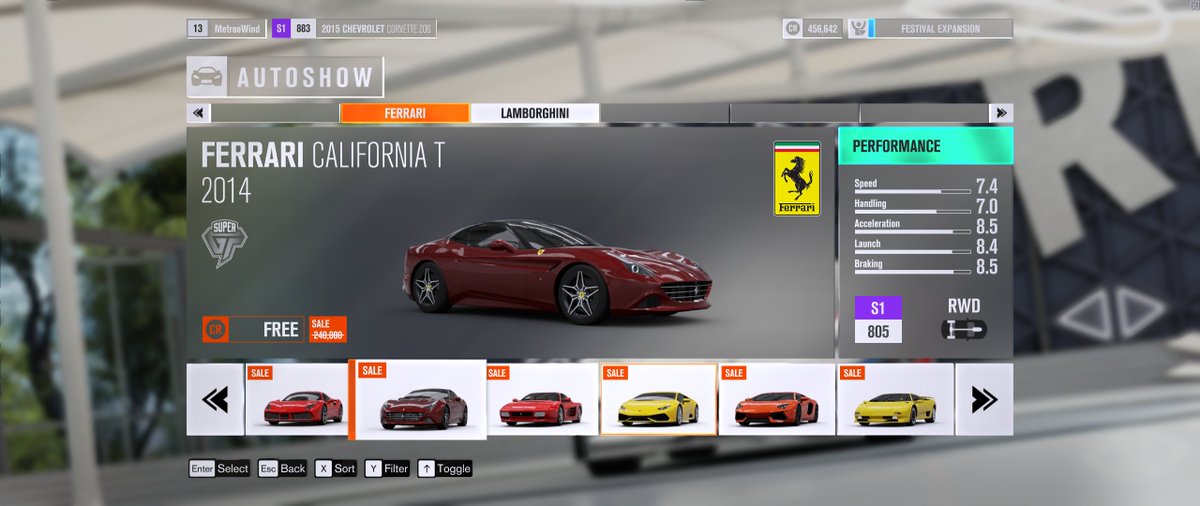Switch to the Ferrari manufacturer tab
This screenshot has width=1200, height=506.
(404, 113)
